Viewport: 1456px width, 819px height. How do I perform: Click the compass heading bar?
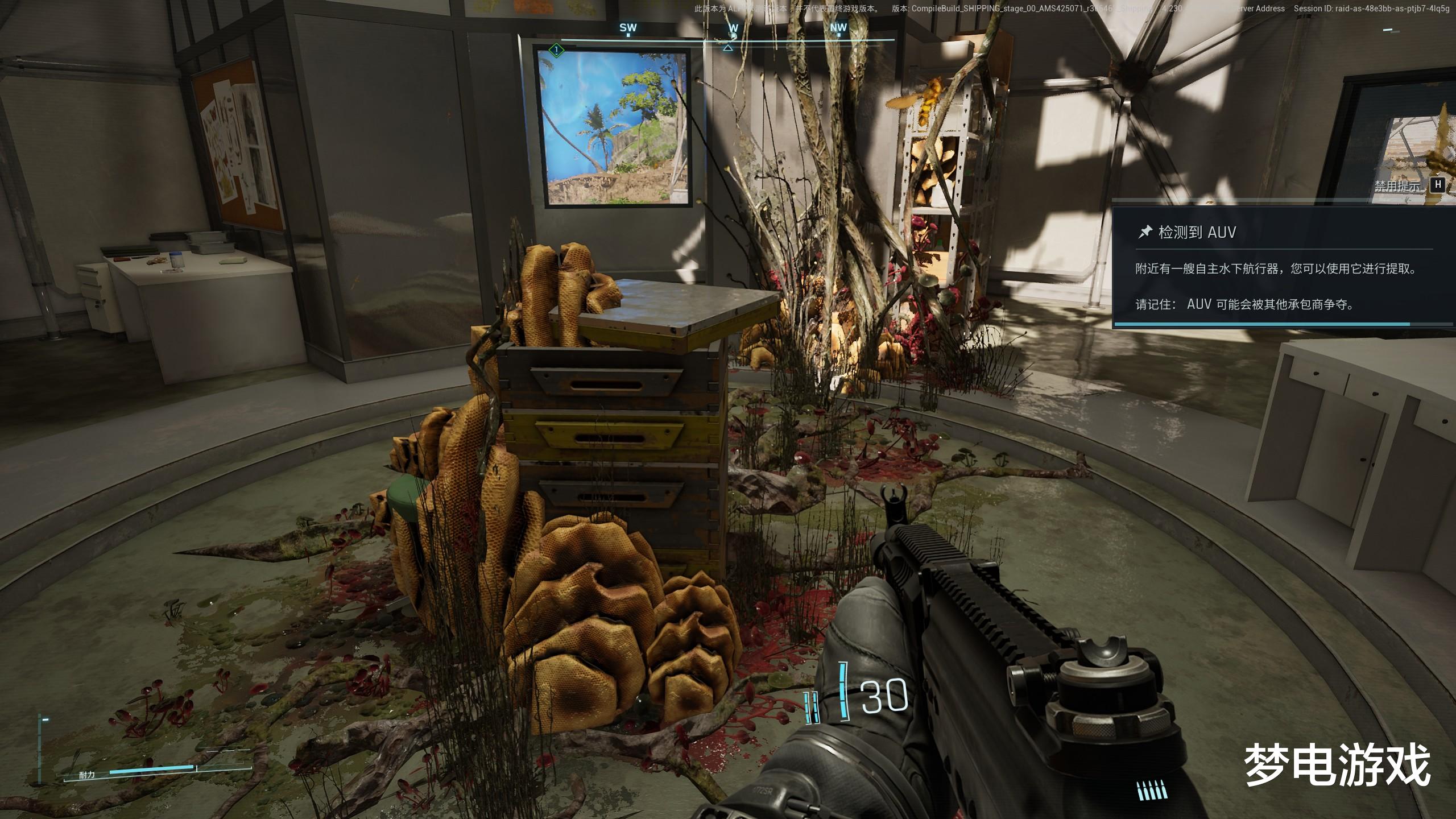click(728, 39)
